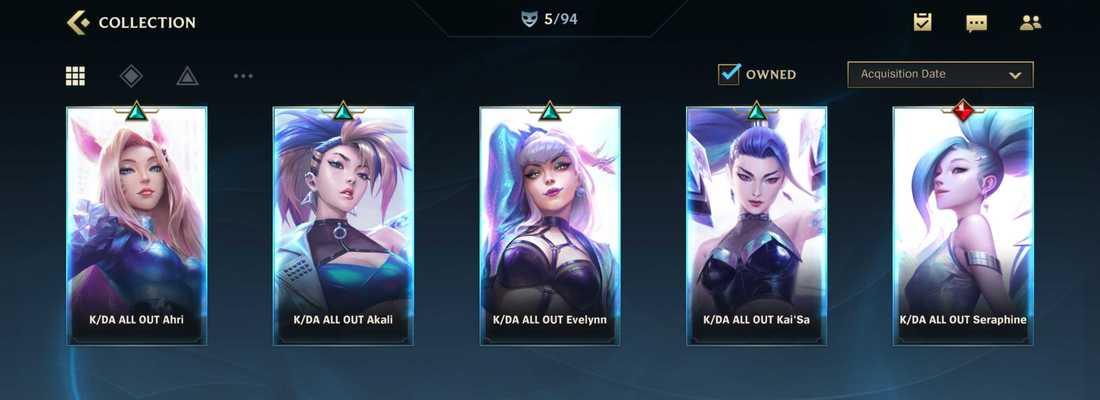Open the chat speech bubble icon
The height and width of the screenshot is (400, 1100).
(976, 22)
